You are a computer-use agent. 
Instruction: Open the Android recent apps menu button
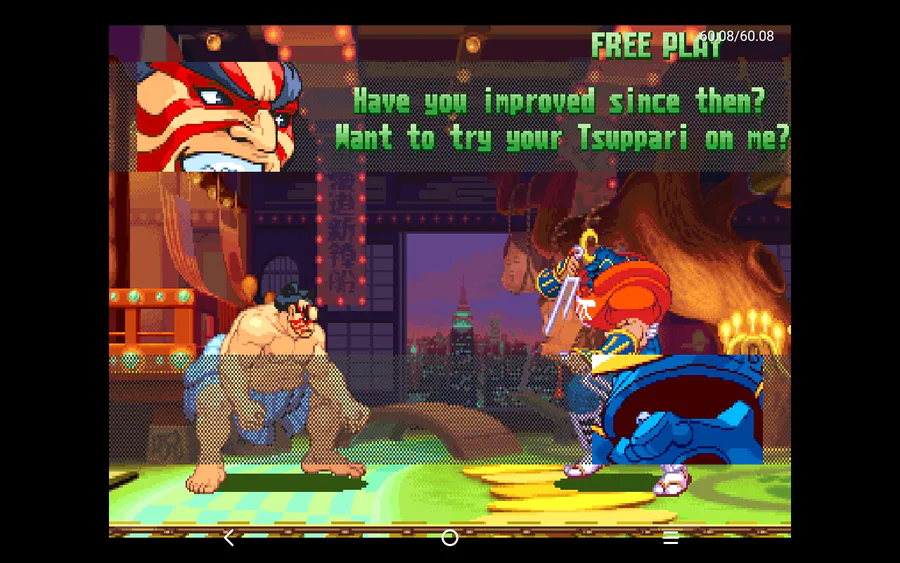click(x=671, y=538)
